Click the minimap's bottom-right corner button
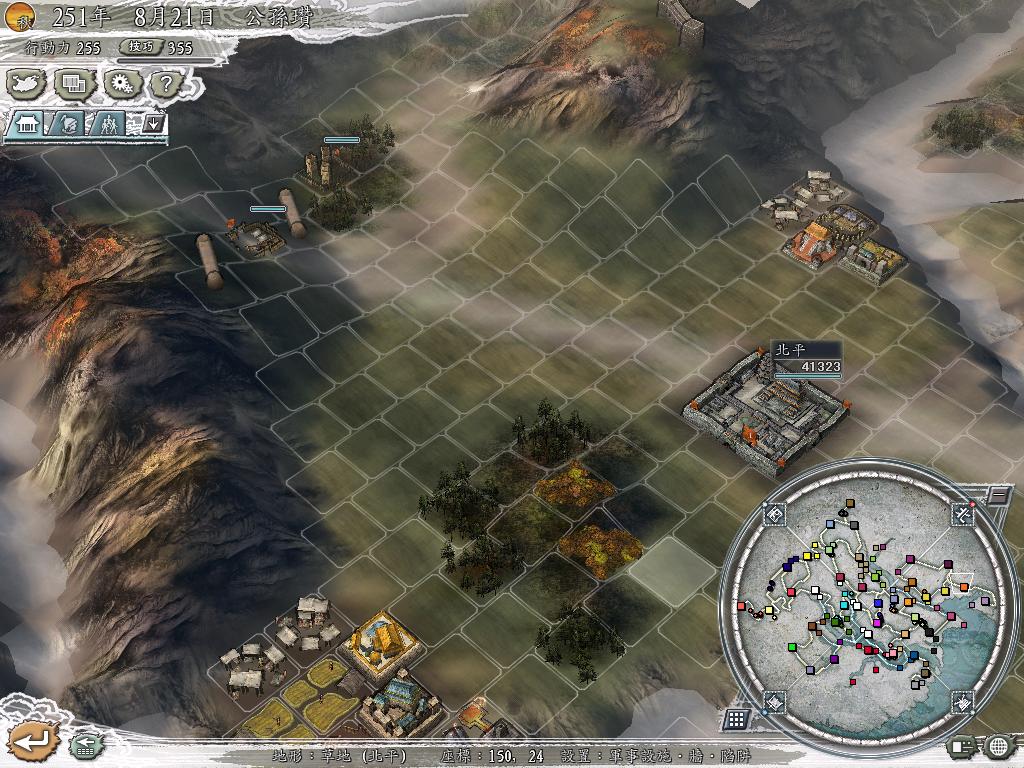1024x768 pixels. pos(961,702)
